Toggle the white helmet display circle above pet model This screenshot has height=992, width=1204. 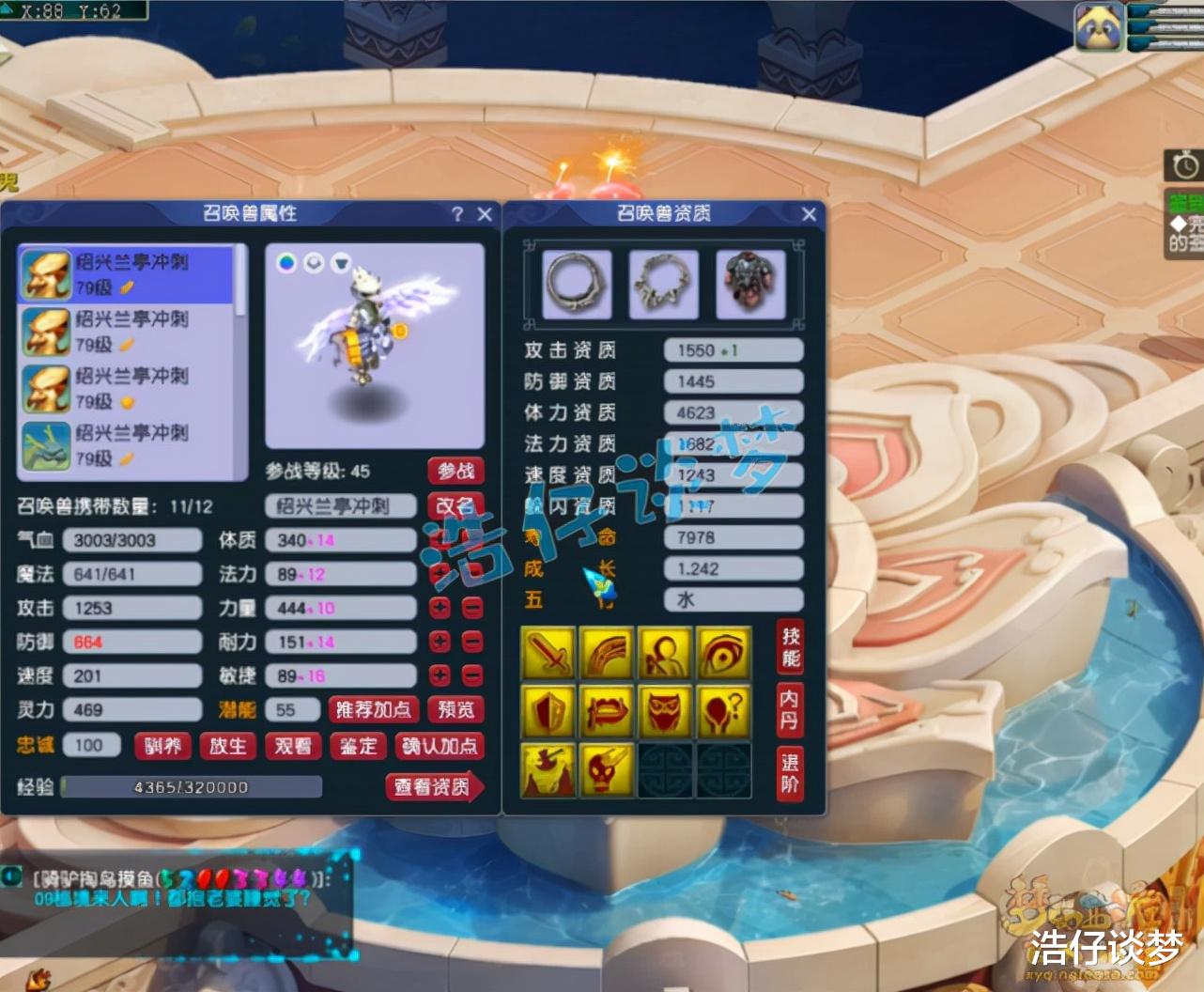[314, 261]
